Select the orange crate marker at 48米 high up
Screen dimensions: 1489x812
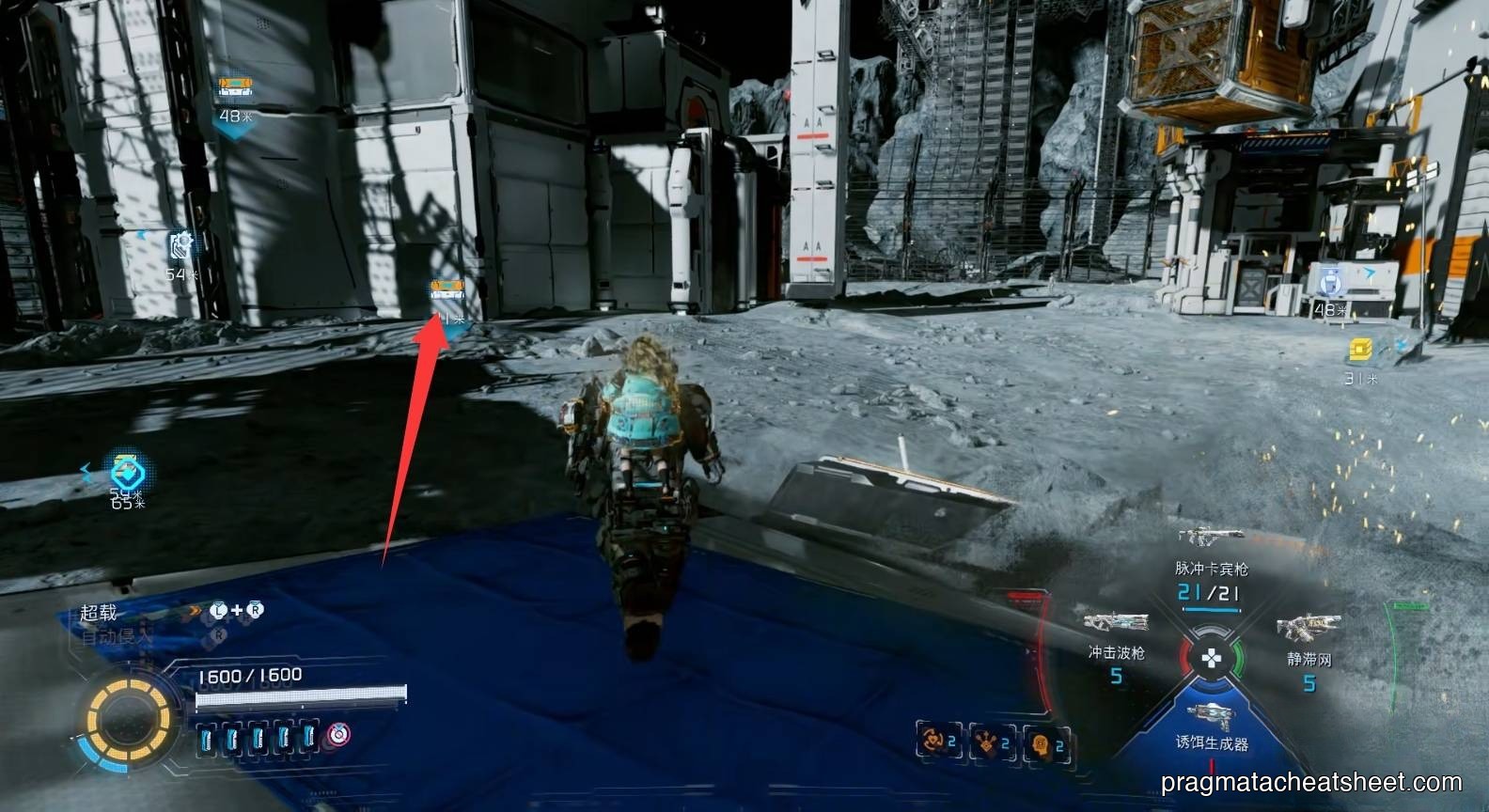point(234,88)
